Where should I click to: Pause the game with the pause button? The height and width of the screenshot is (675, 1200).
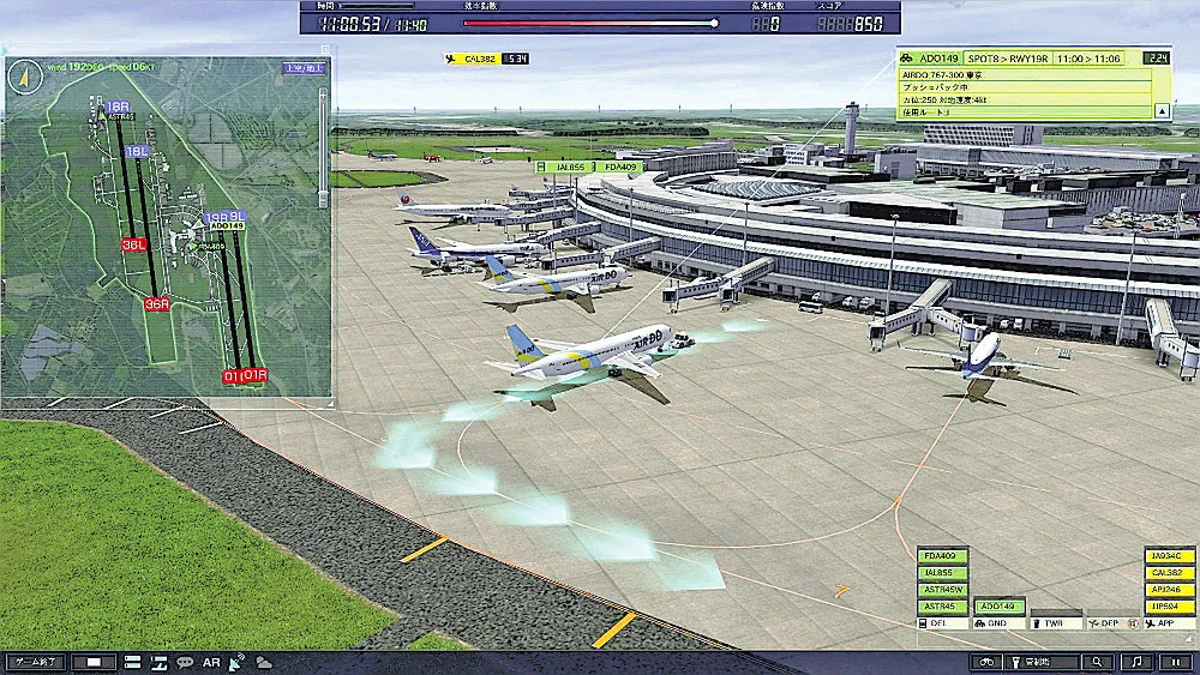point(1175,662)
